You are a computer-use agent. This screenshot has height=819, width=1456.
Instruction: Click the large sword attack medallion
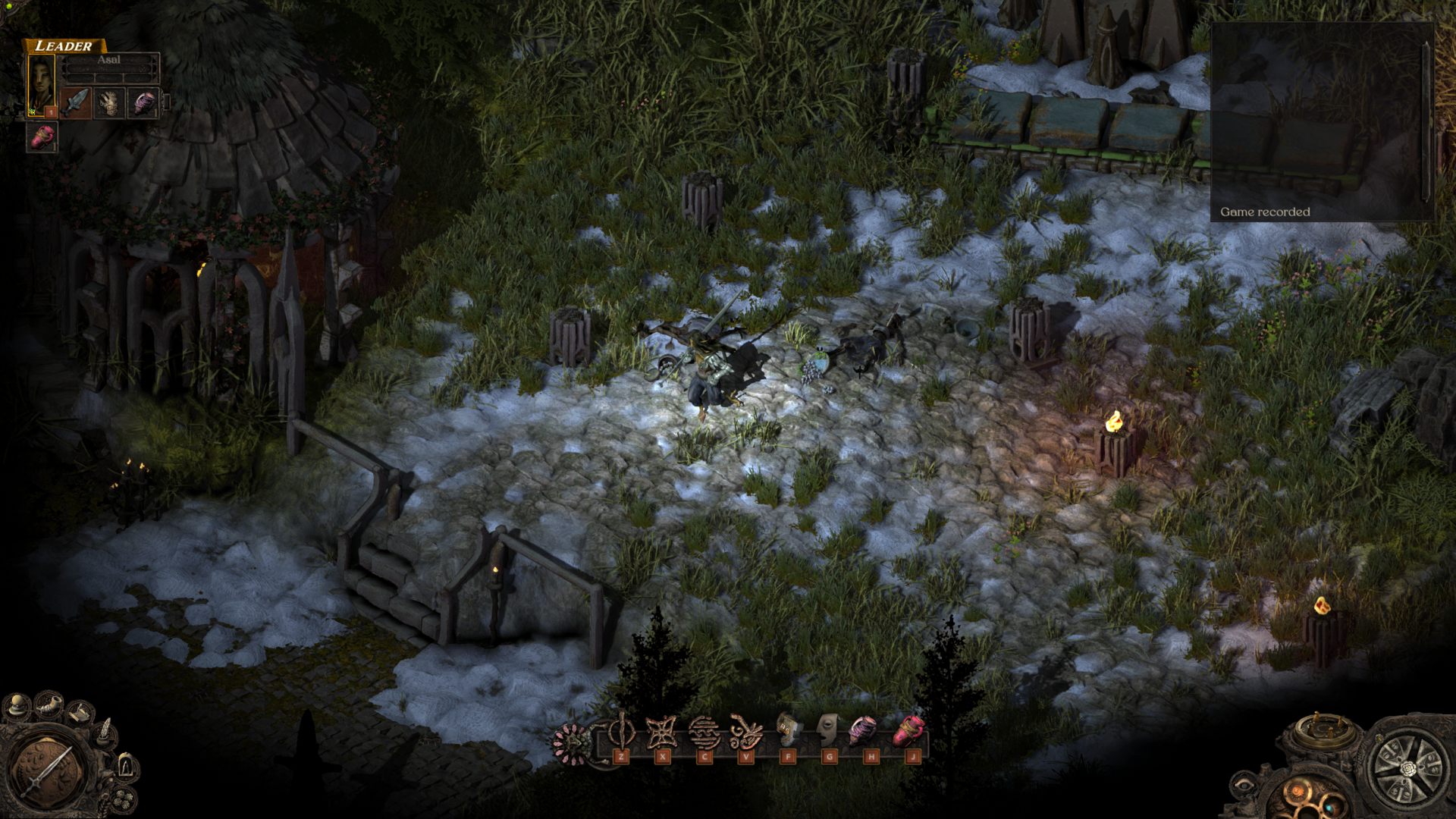pyautogui.click(x=47, y=767)
